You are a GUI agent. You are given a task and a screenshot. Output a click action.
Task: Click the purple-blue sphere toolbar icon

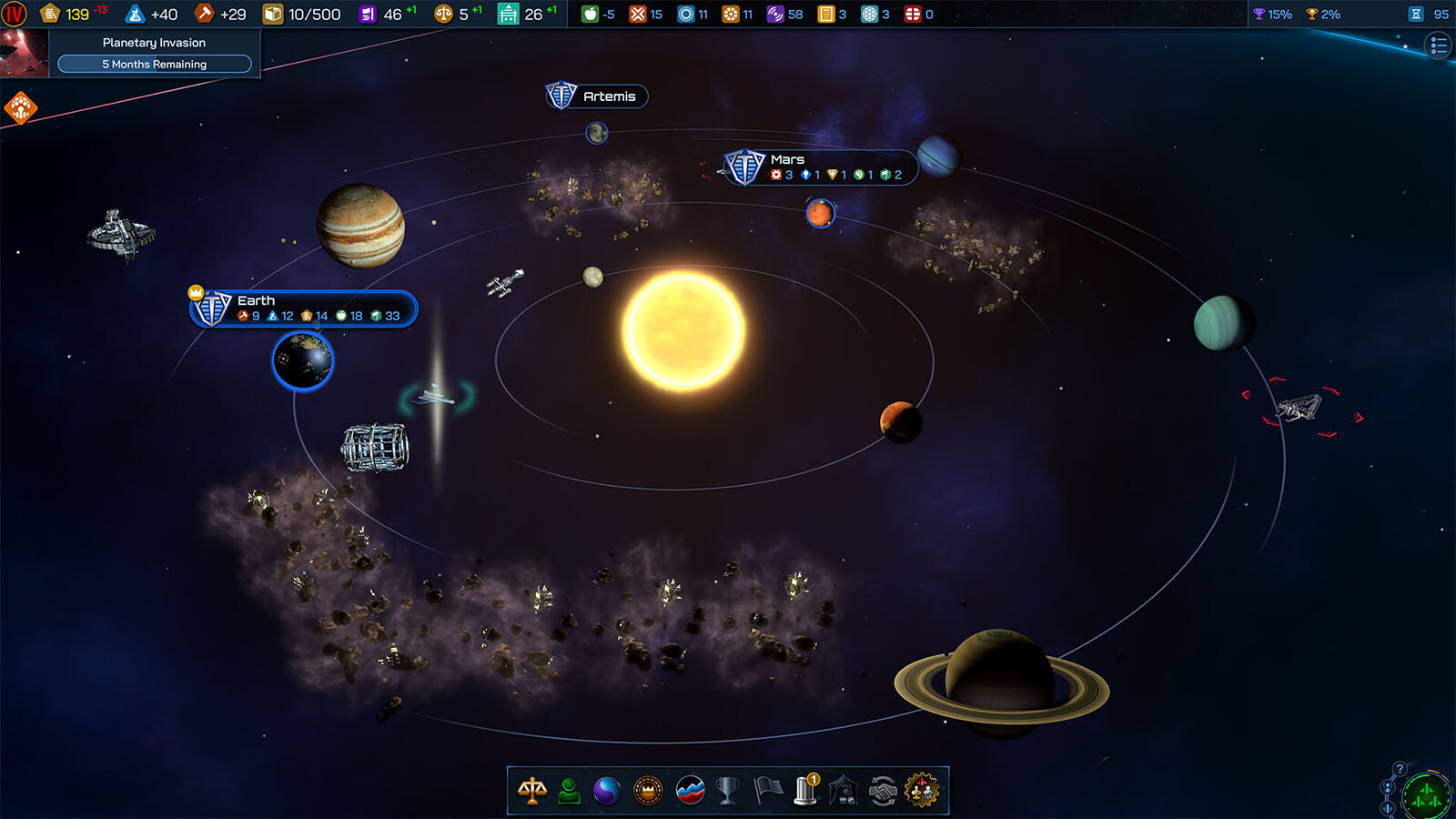click(x=607, y=791)
